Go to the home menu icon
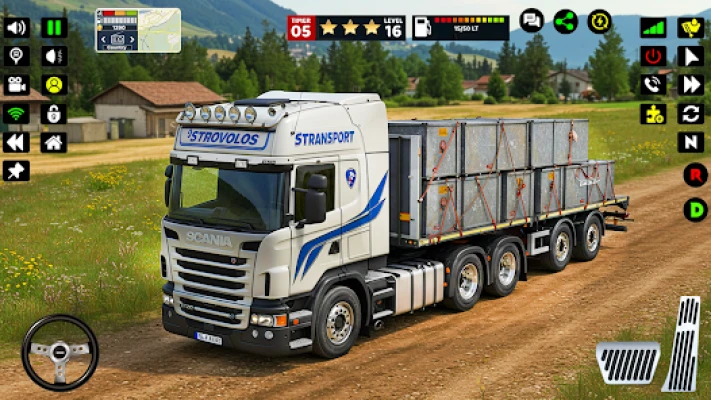Screen dimensions: 711x400 pyautogui.click(x=54, y=143)
